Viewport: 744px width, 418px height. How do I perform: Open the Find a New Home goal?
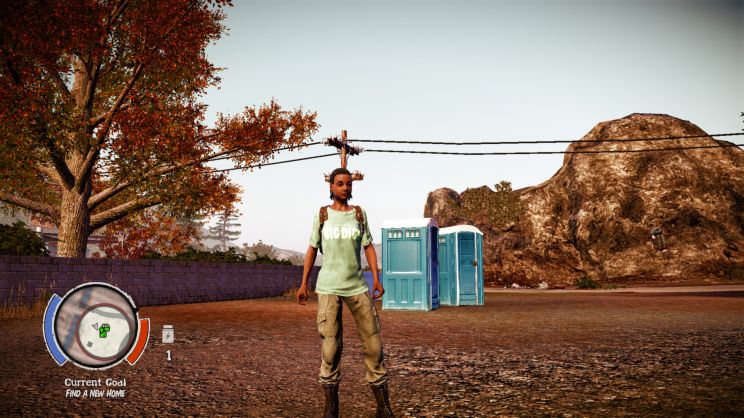(x=96, y=393)
